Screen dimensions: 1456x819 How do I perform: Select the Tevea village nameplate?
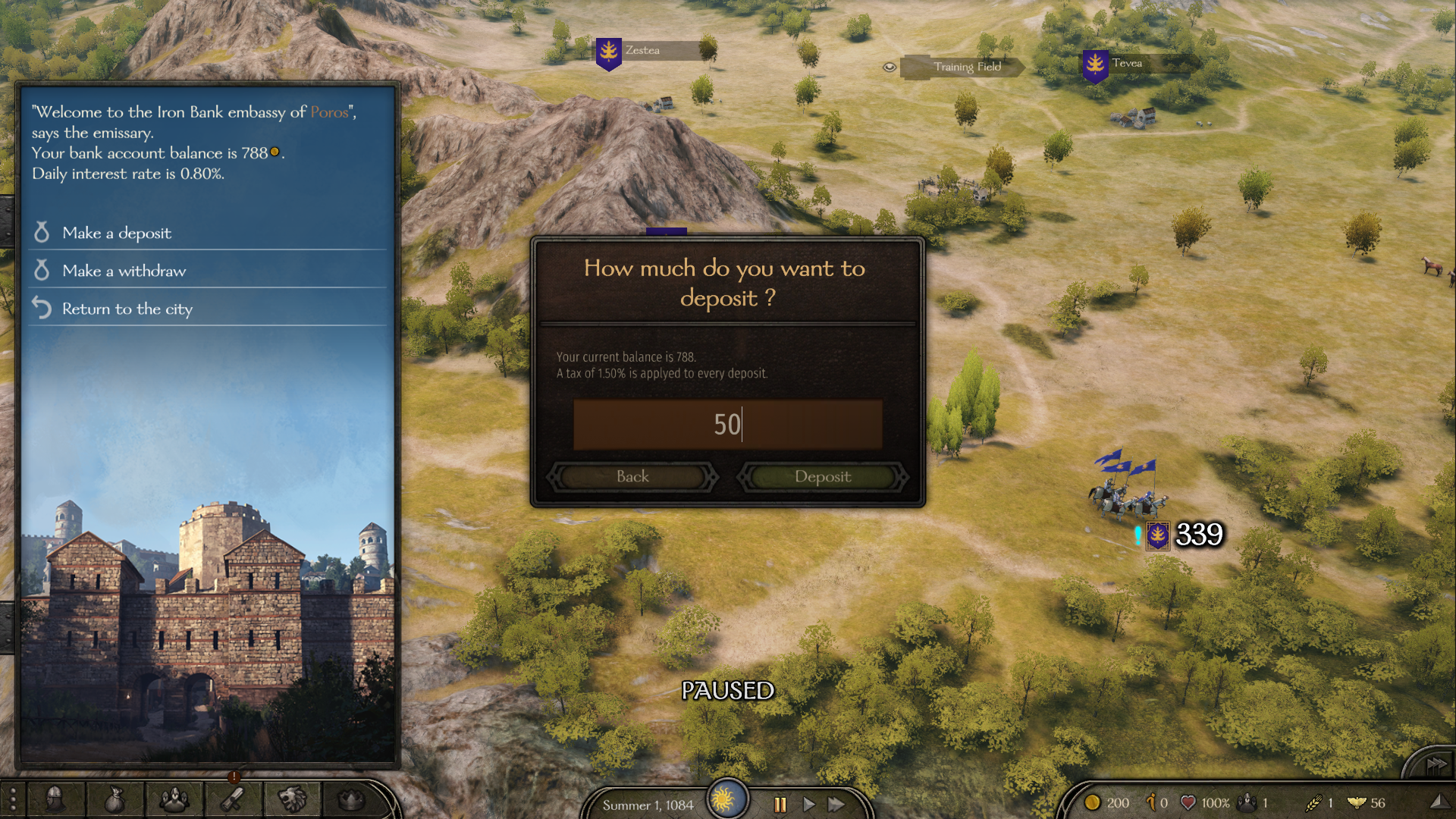[1127, 64]
